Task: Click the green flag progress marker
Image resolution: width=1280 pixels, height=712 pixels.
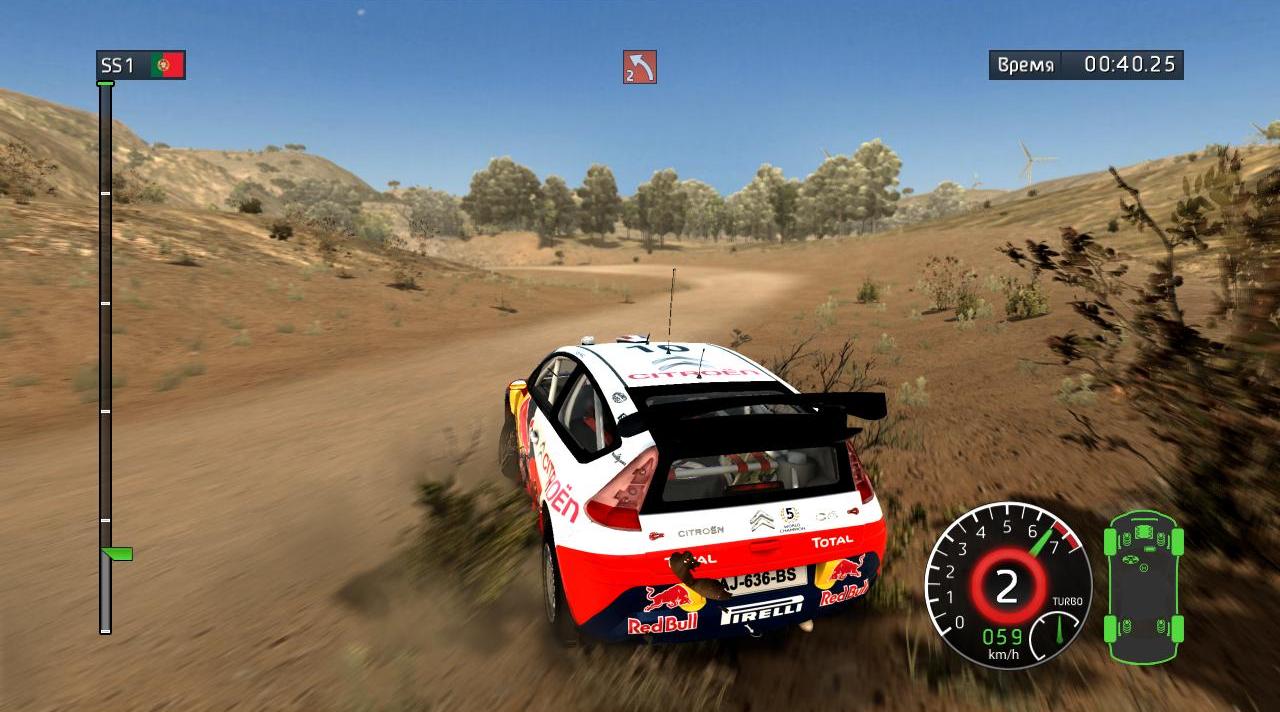Action: [x=118, y=553]
